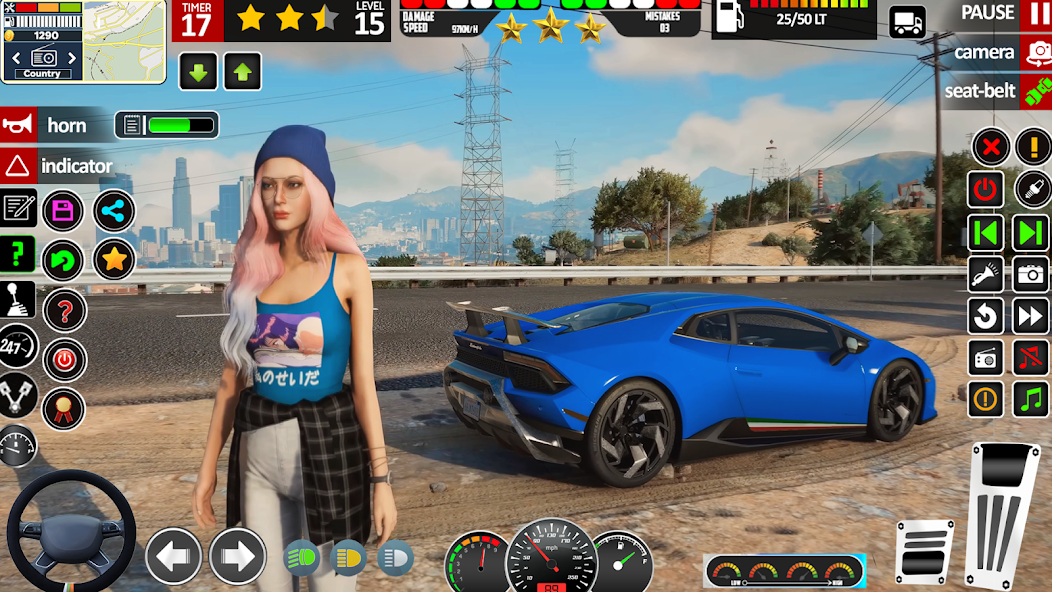The width and height of the screenshot is (1052, 592).
Task: Open the minimap in the corner
Action: click(x=124, y=40)
